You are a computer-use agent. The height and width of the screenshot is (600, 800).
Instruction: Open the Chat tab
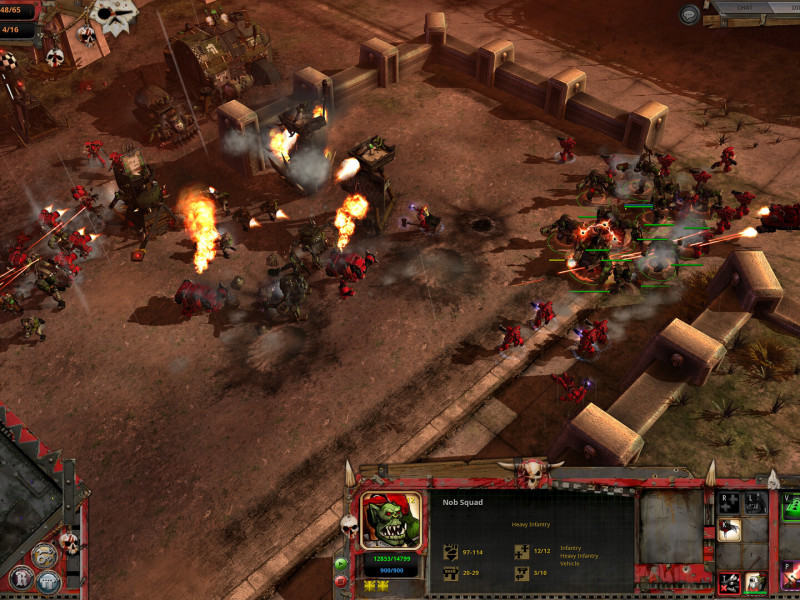[745, 10]
